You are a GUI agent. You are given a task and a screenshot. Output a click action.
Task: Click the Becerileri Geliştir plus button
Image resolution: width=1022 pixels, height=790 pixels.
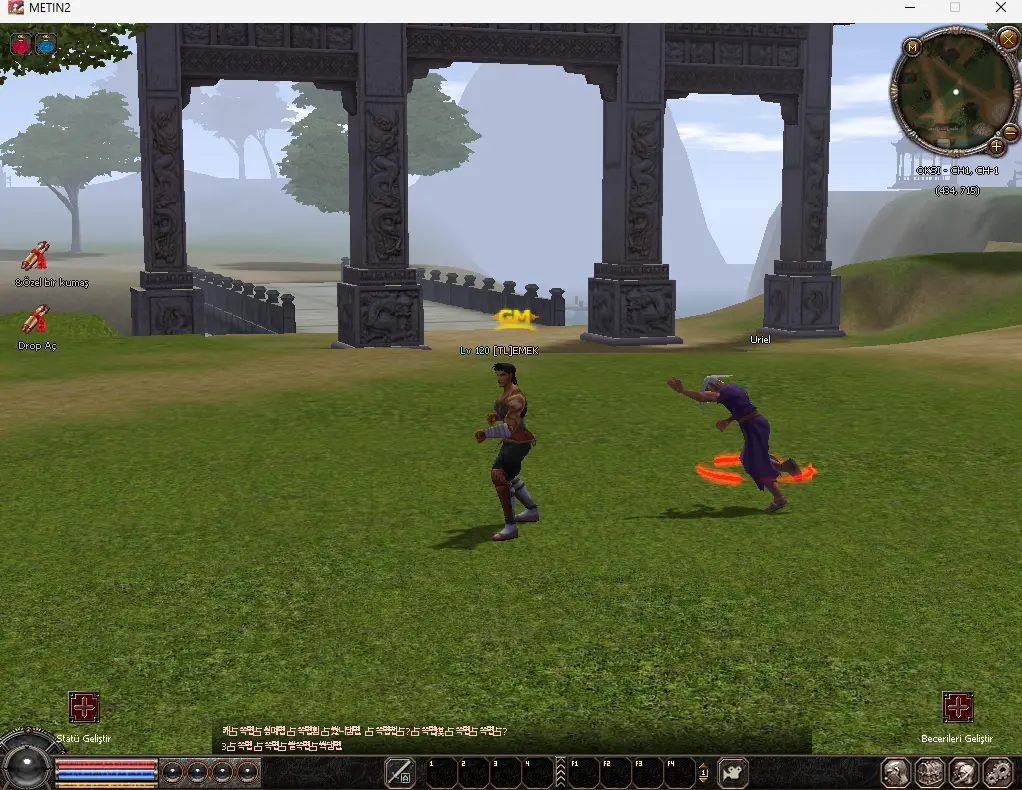coord(958,708)
